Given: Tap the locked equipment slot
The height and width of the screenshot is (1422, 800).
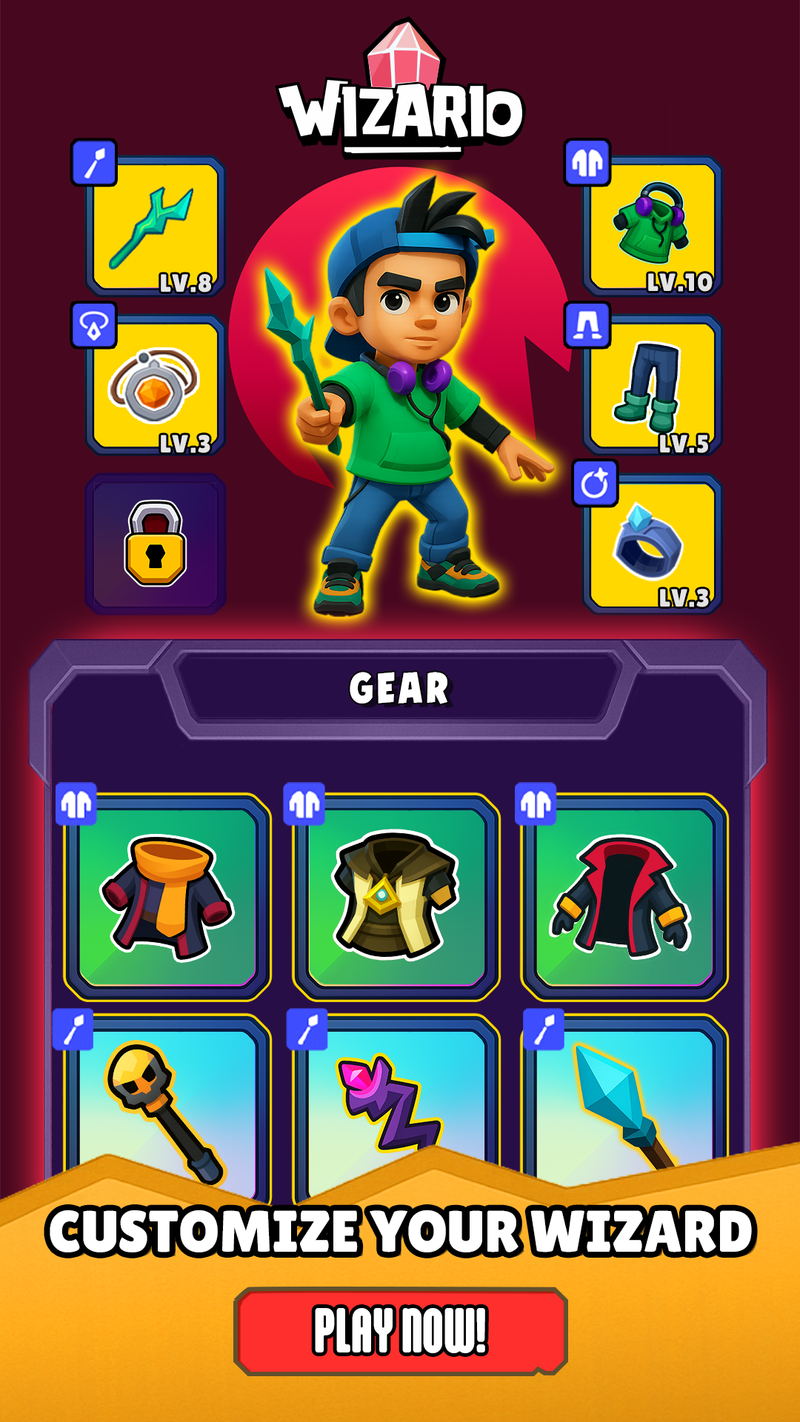Looking at the screenshot, I should tap(155, 544).
